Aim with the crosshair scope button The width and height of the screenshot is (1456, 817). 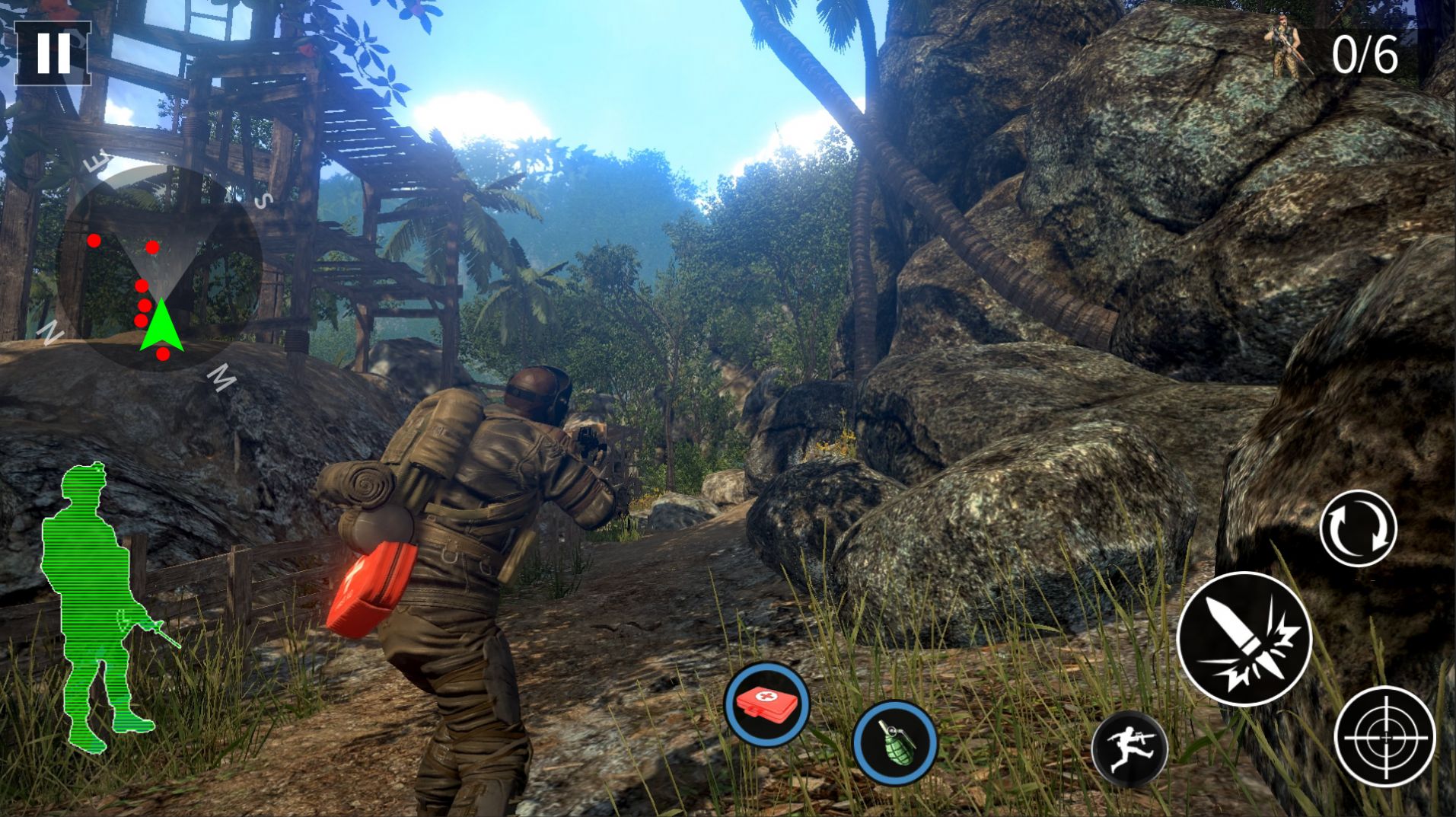pyautogui.click(x=1384, y=736)
